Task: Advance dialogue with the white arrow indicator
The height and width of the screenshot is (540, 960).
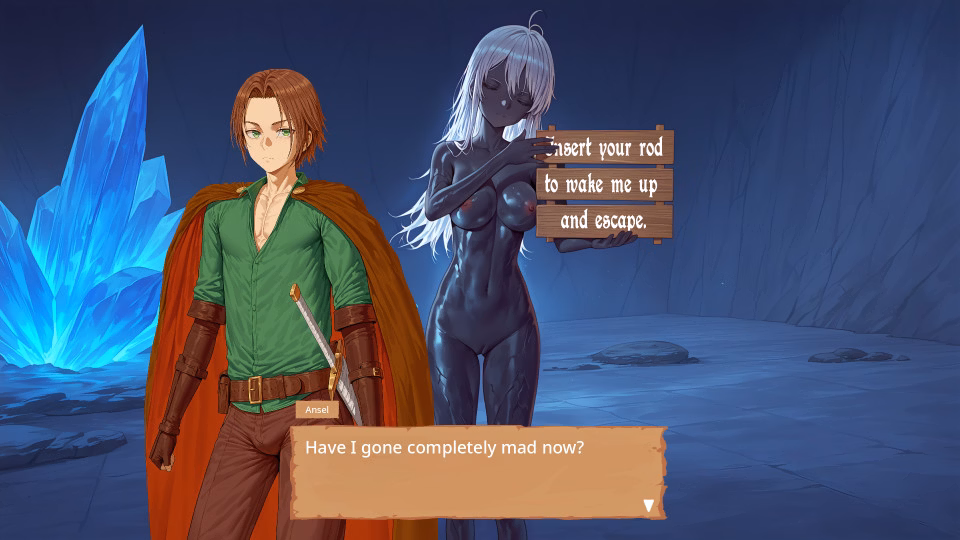Action: [x=648, y=506]
